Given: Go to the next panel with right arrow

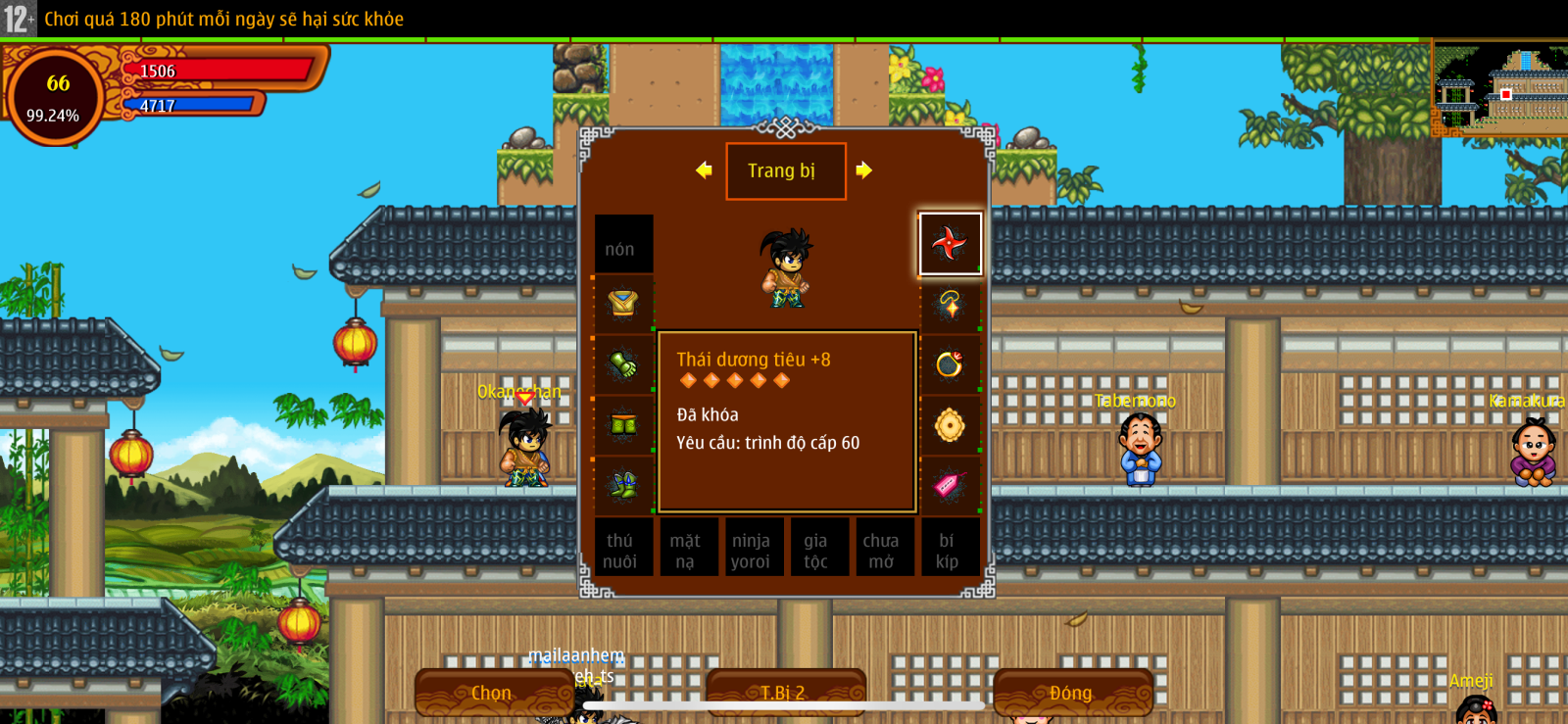Looking at the screenshot, I should [x=863, y=170].
